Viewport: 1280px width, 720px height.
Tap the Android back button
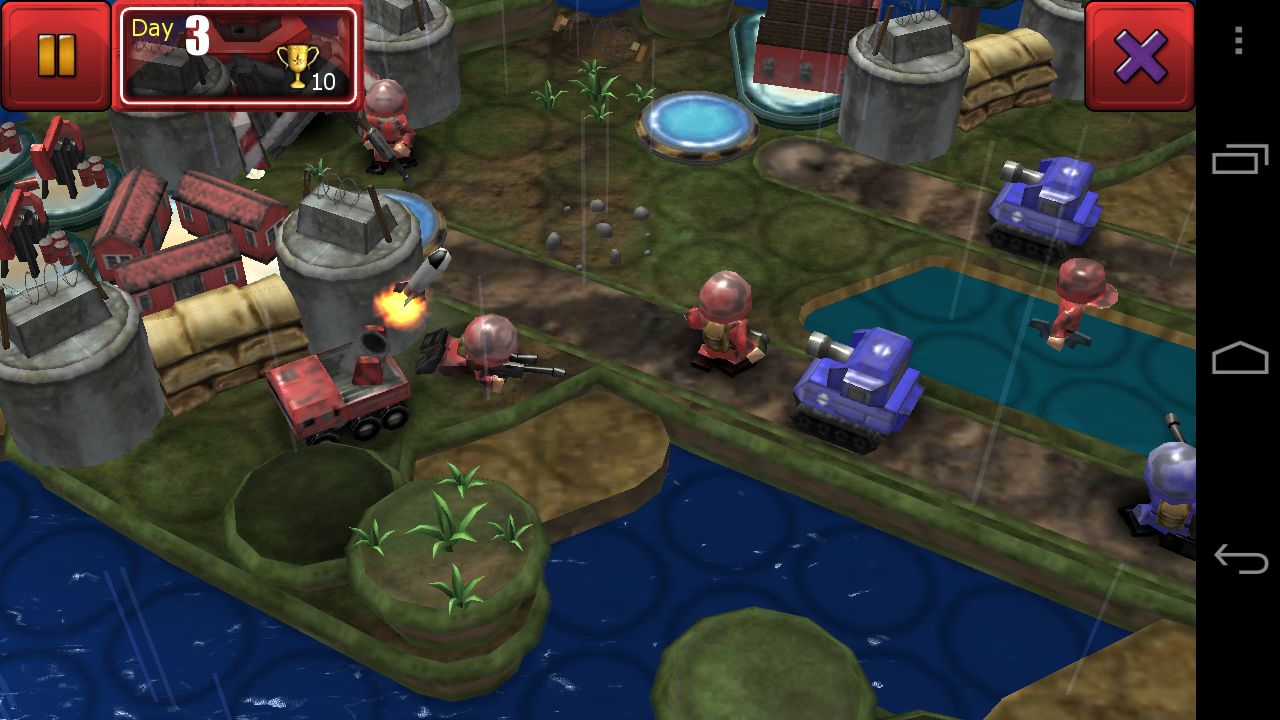pyautogui.click(x=1239, y=559)
